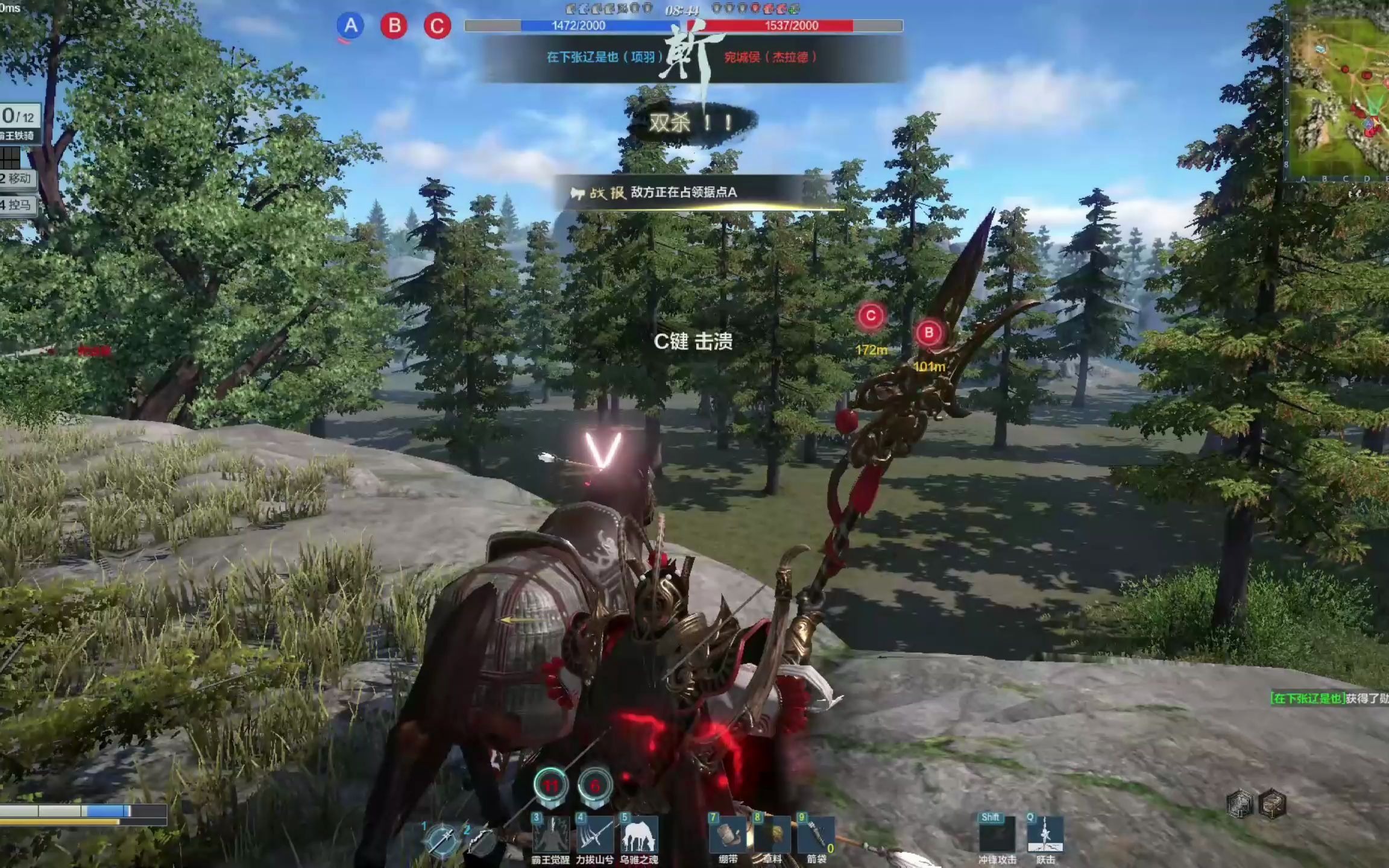
Task: Use the 力拔山兮 skill
Action: [594, 835]
